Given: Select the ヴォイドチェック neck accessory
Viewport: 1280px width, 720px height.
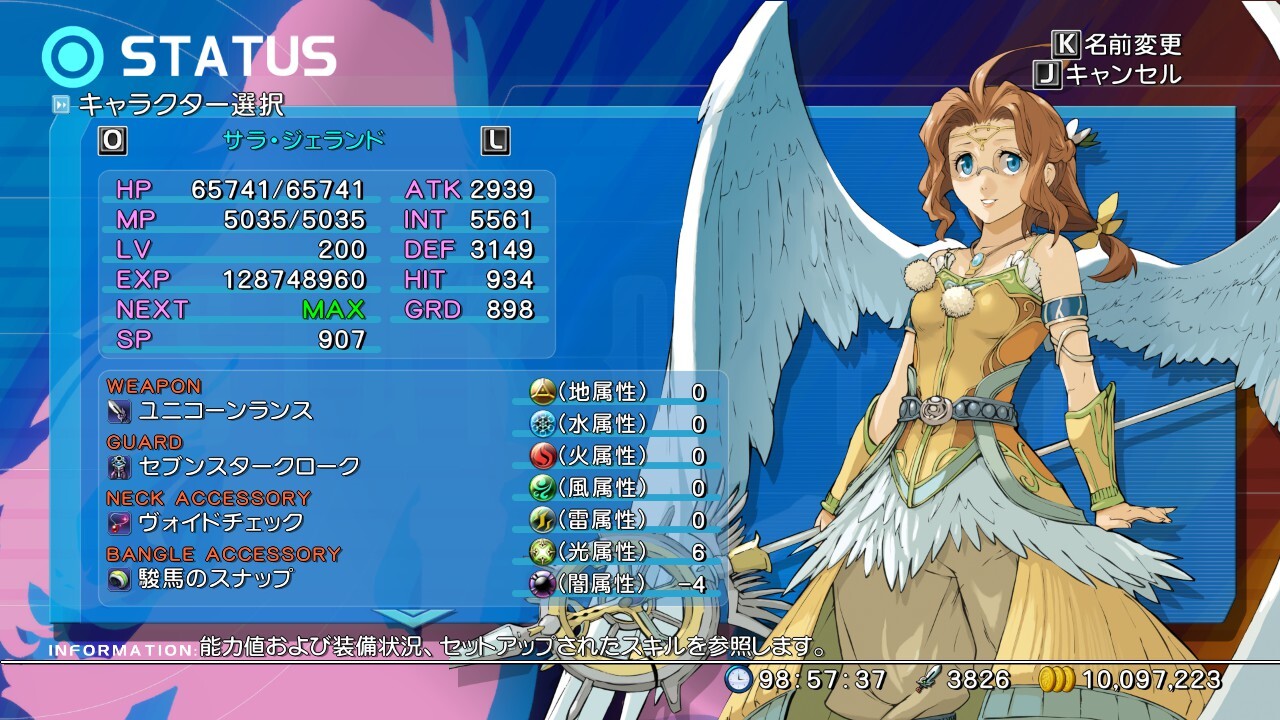Looking at the screenshot, I should [x=221, y=522].
